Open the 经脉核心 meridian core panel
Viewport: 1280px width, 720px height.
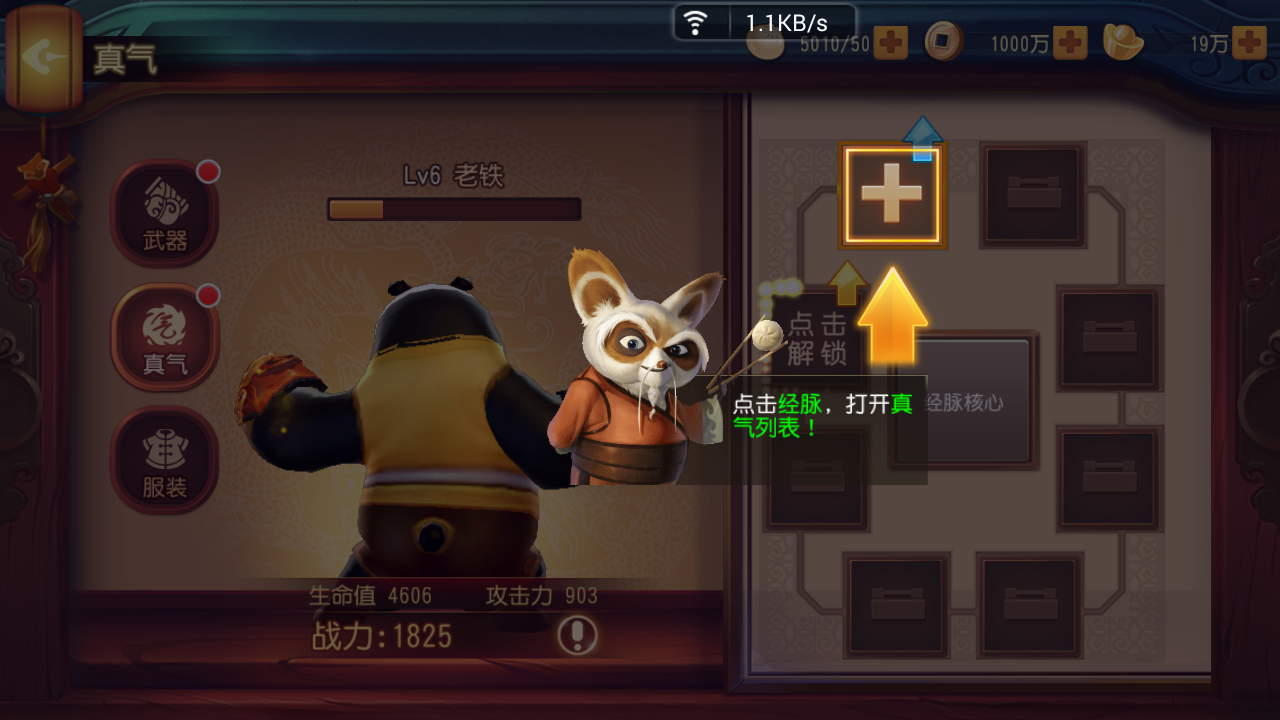964,402
